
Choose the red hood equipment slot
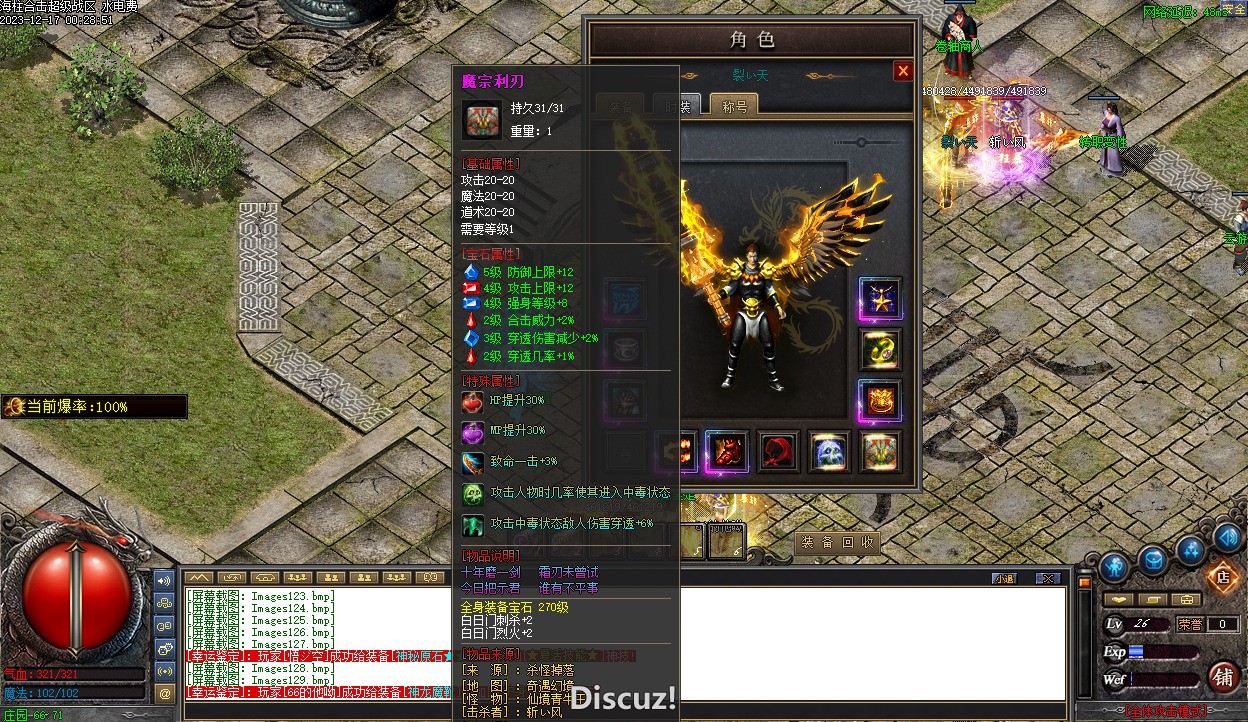click(778, 452)
